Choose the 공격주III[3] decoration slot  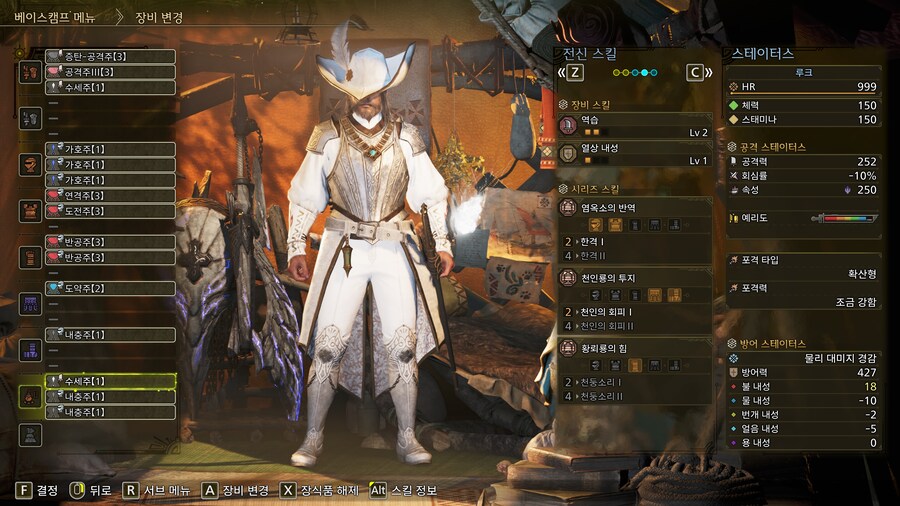110,72
